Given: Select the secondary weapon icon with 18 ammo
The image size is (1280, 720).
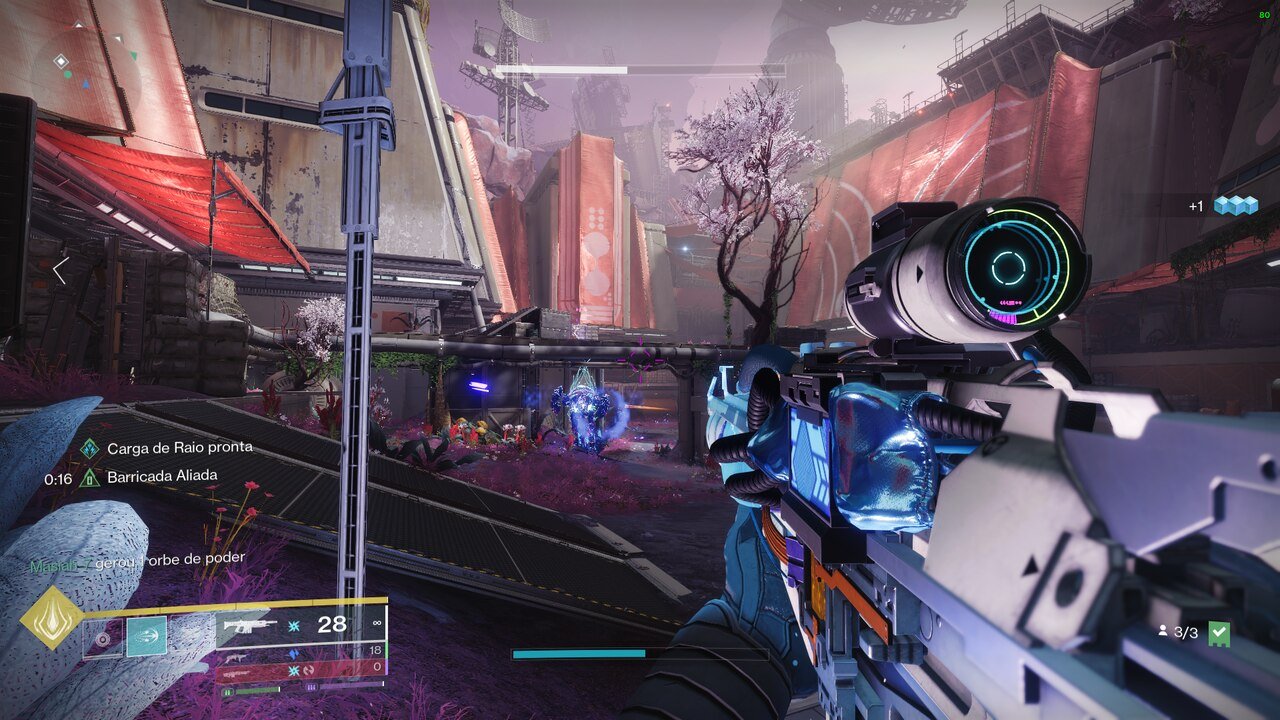Looking at the screenshot, I should click(x=236, y=659).
